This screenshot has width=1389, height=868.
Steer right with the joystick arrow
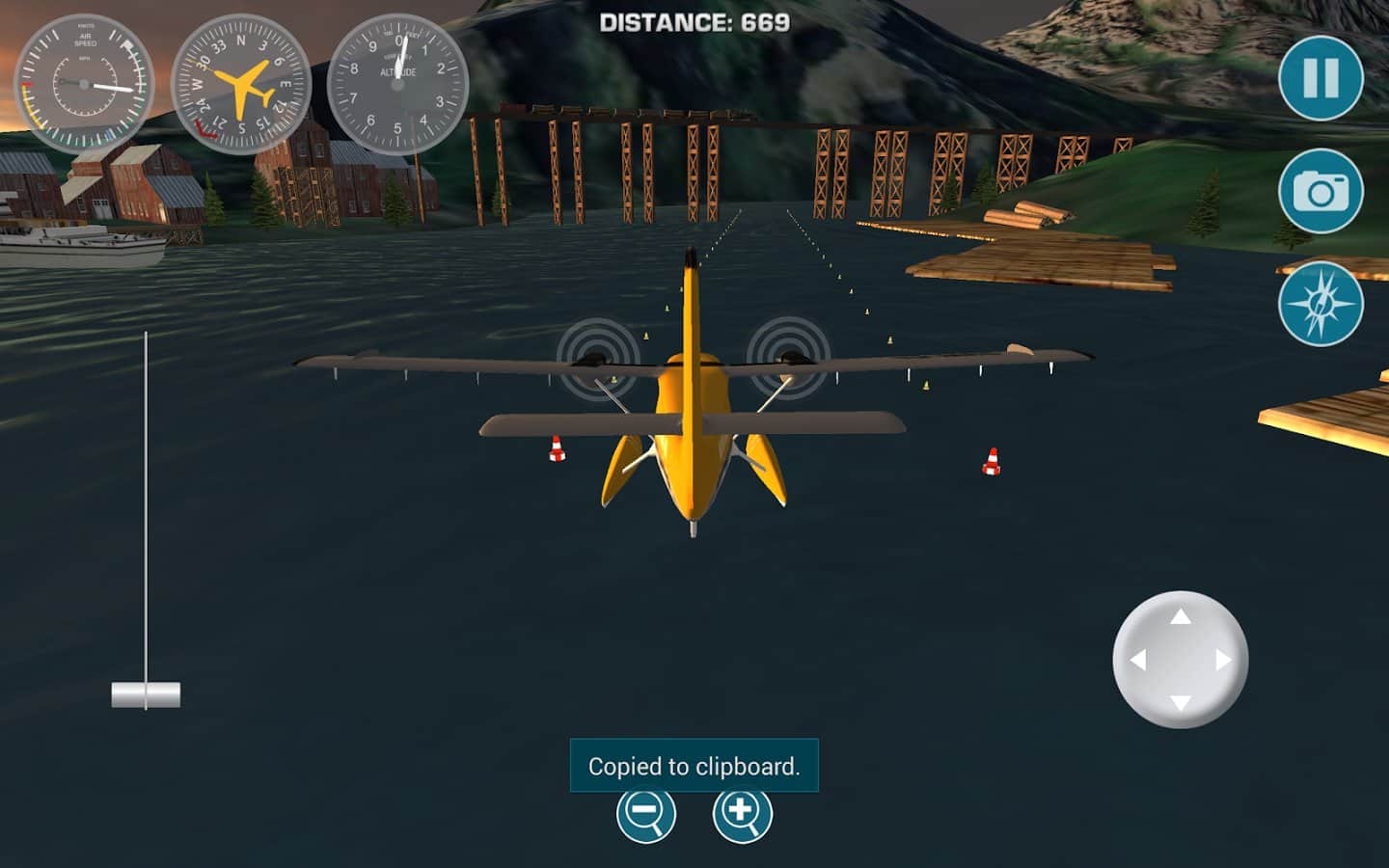(x=1223, y=660)
